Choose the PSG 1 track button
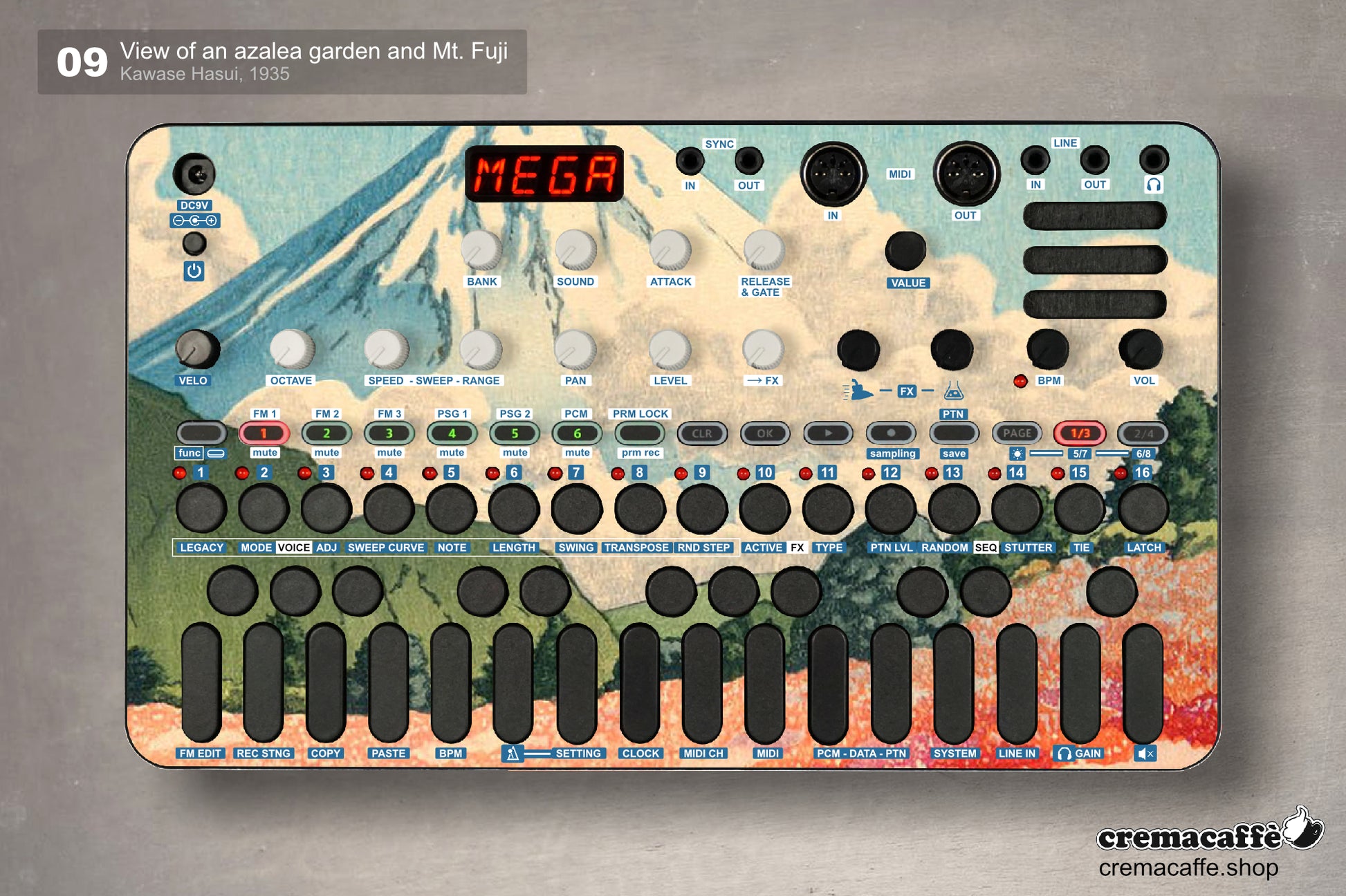The image size is (1346, 896). tap(452, 433)
